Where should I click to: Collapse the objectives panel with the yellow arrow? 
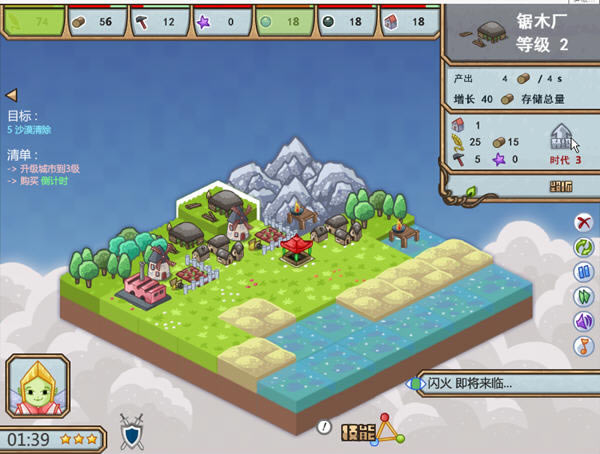pos(12,94)
